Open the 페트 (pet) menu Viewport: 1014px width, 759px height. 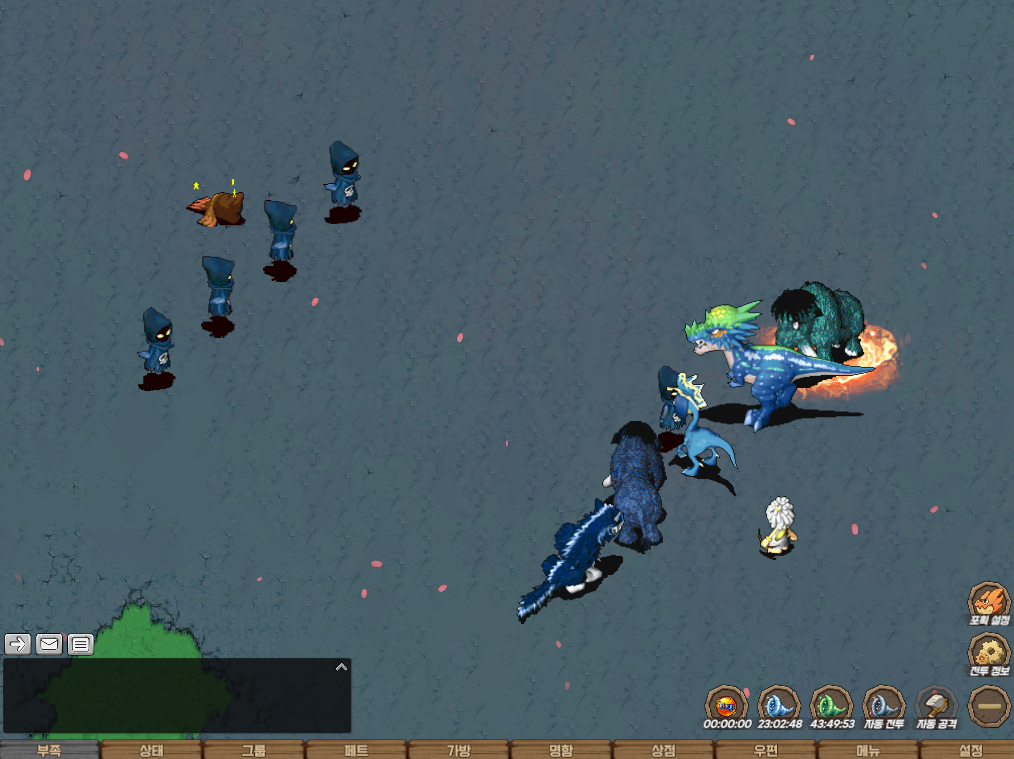[x=357, y=750]
